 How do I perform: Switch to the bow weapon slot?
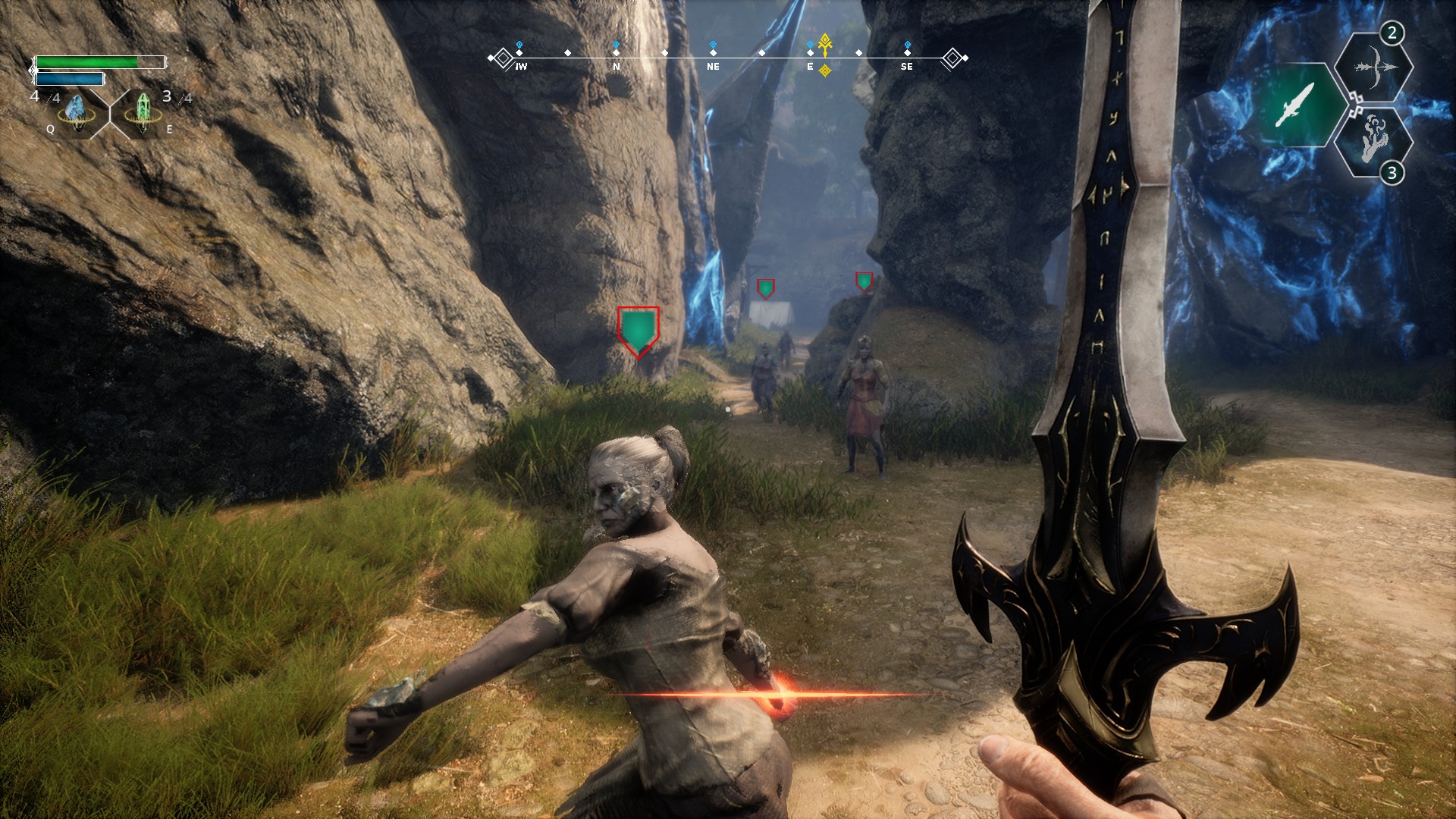1373,68
